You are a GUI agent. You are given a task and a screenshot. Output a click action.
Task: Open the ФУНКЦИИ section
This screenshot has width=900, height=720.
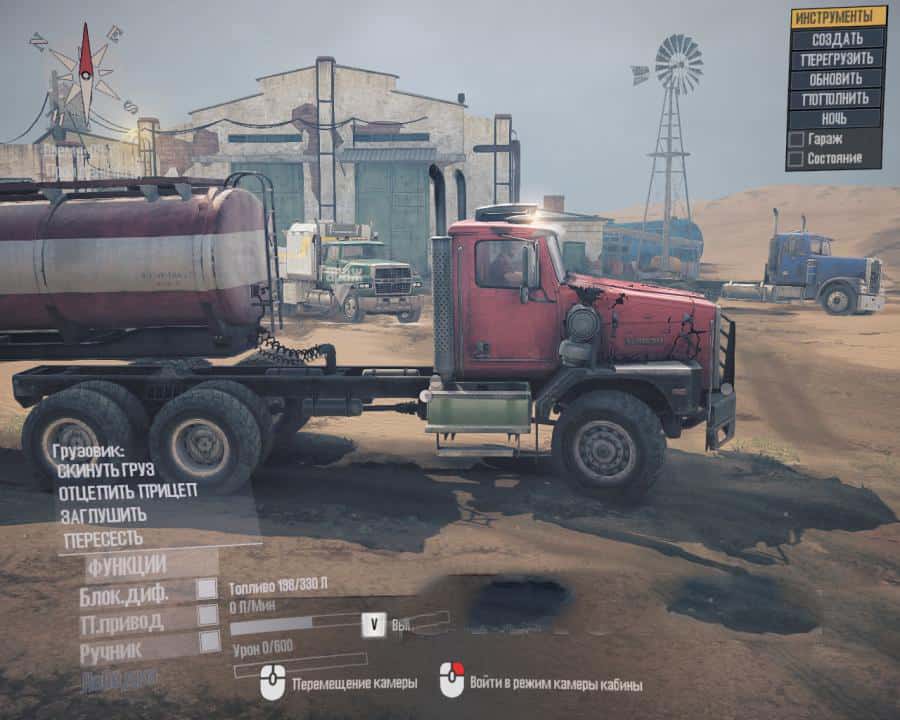pos(127,567)
